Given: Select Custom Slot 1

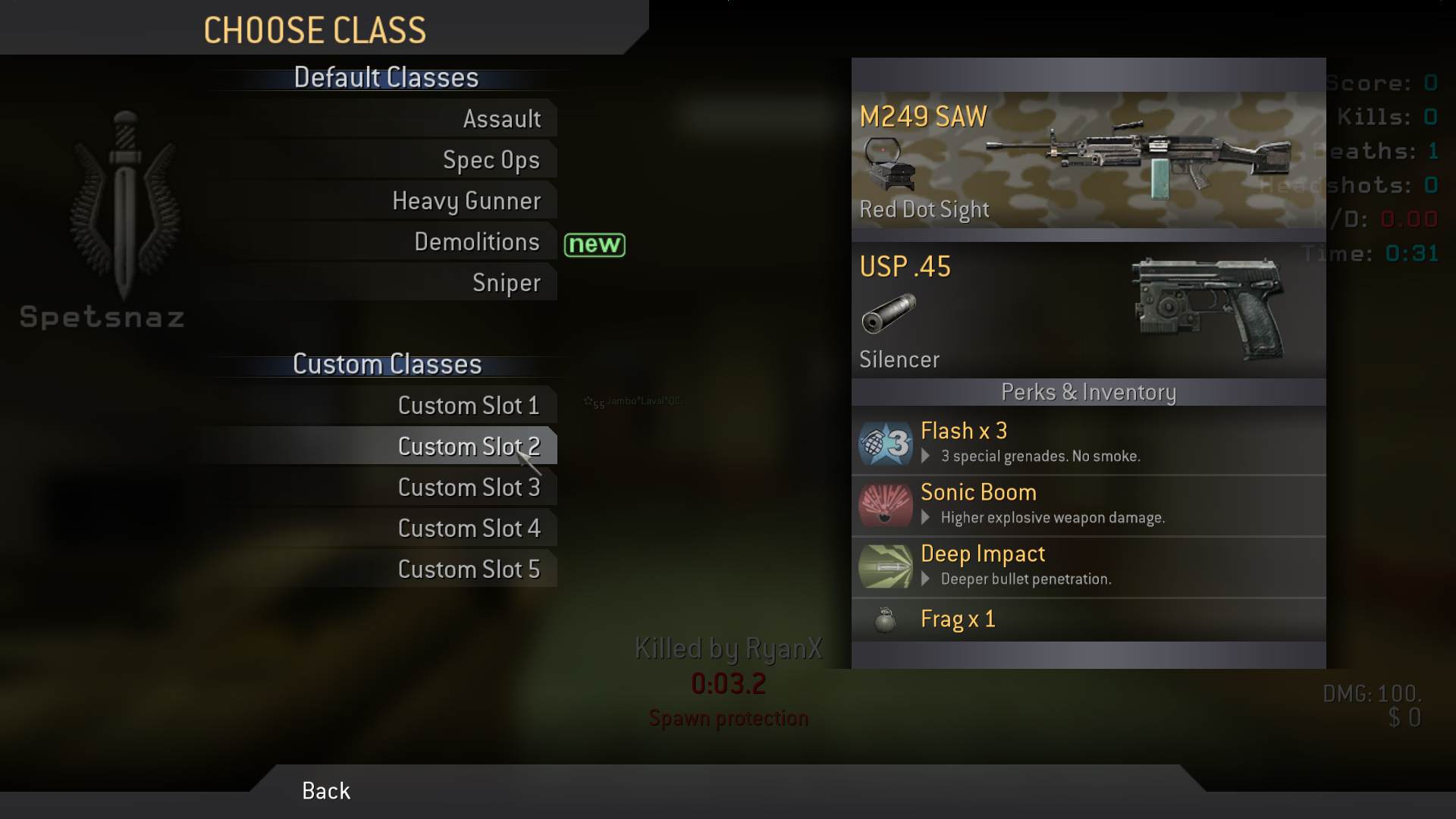Looking at the screenshot, I should tap(469, 406).
